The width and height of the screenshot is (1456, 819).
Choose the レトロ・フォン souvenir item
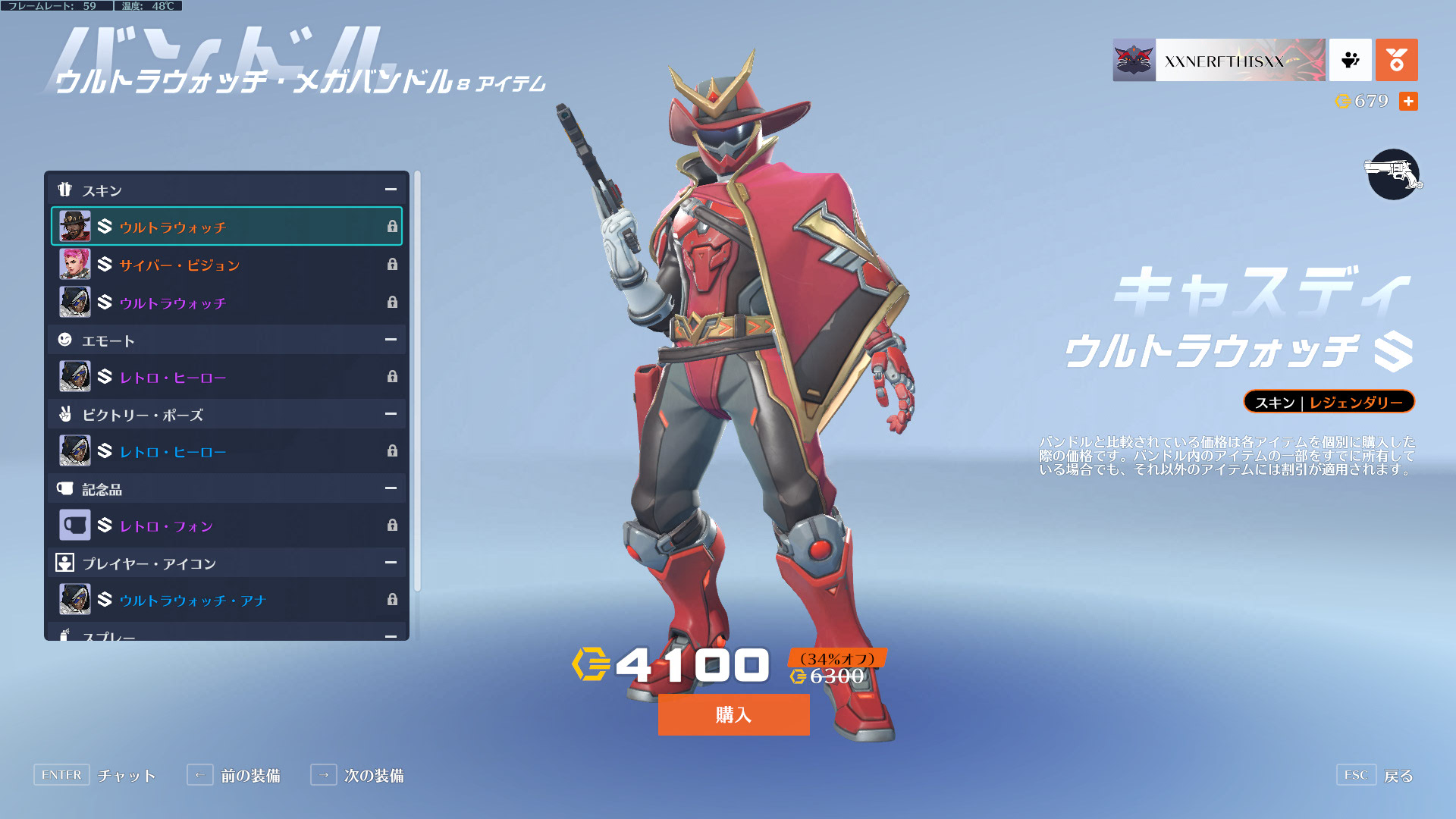pyautogui.click(x=227, y=526)
